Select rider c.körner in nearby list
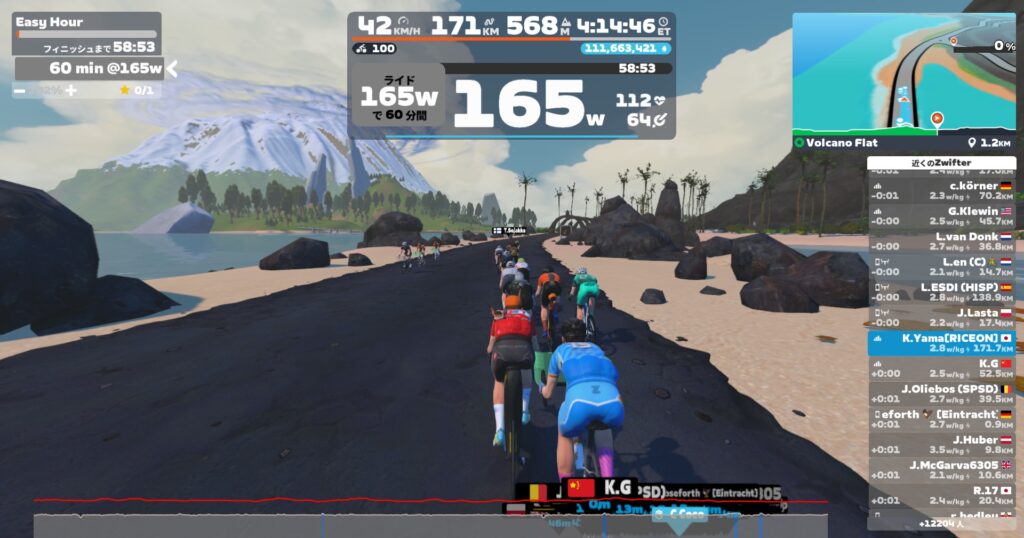 click(x=941, y=190)
